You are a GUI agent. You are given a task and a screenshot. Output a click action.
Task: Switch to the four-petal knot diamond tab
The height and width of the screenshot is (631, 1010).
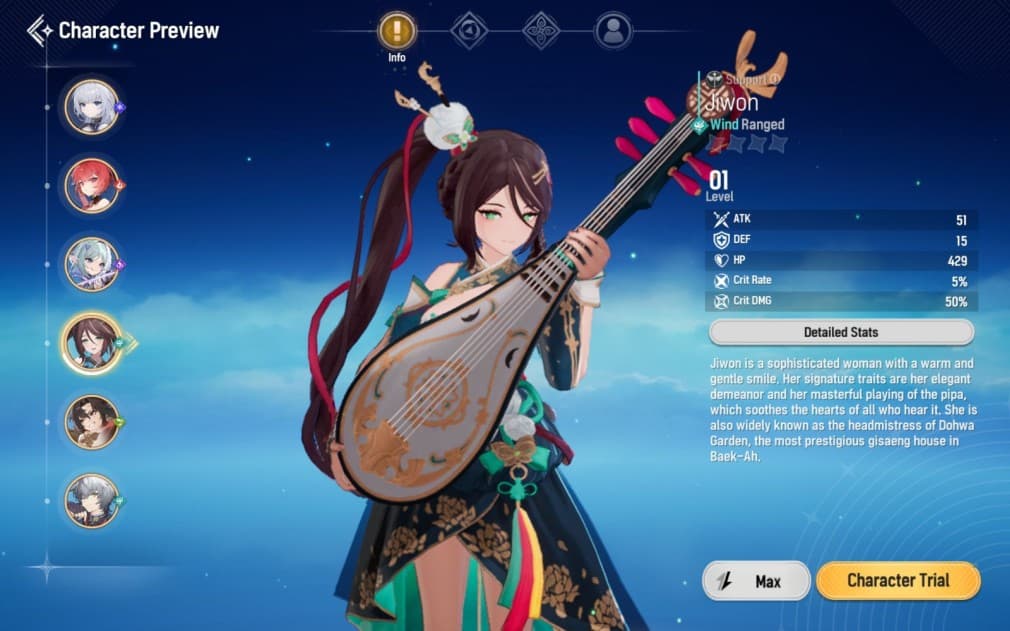pyautogui.click(x=541, y=31)
